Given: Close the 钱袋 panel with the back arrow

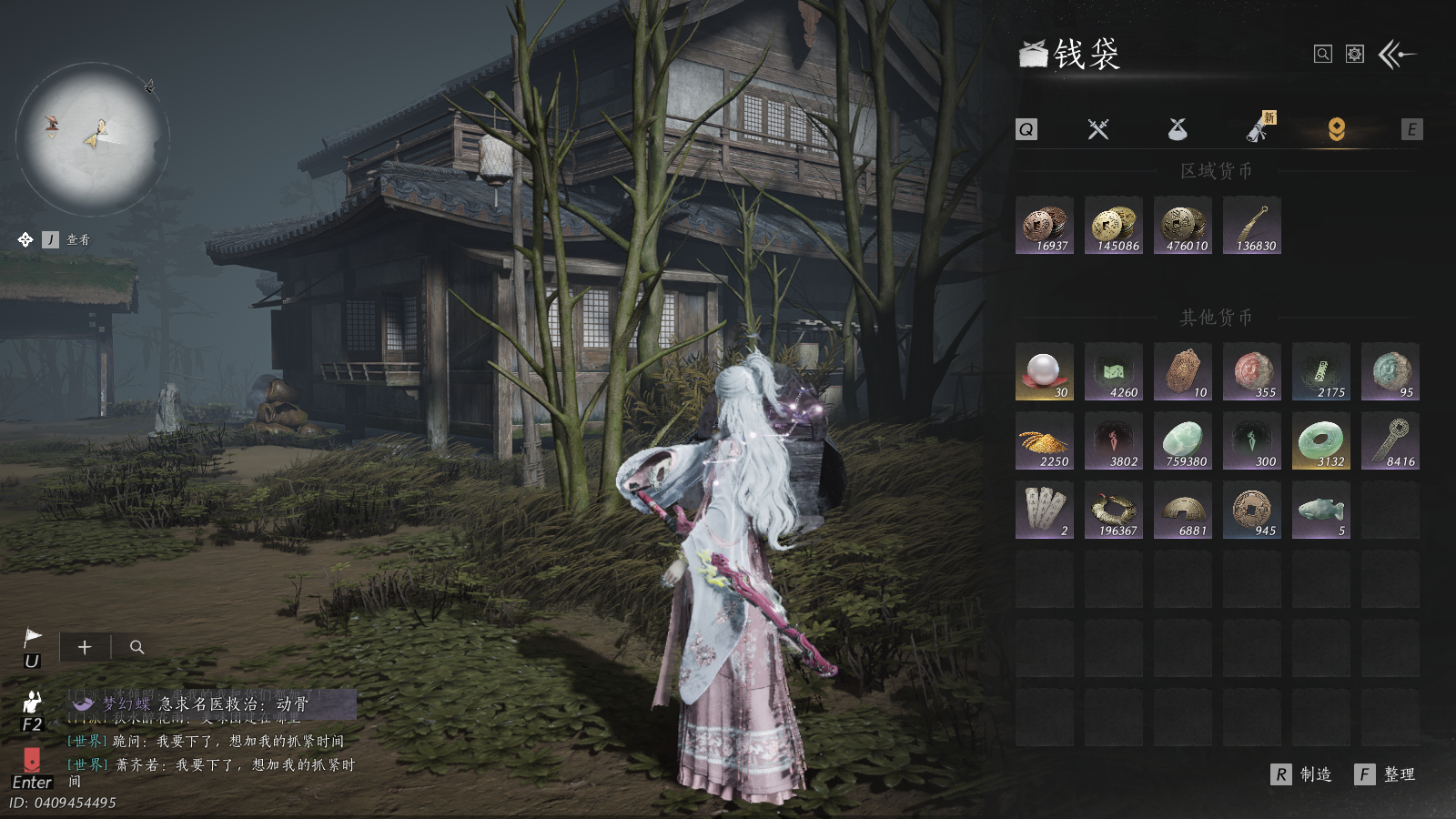Looking at the screenshot, I should [x=1397, y=55].
